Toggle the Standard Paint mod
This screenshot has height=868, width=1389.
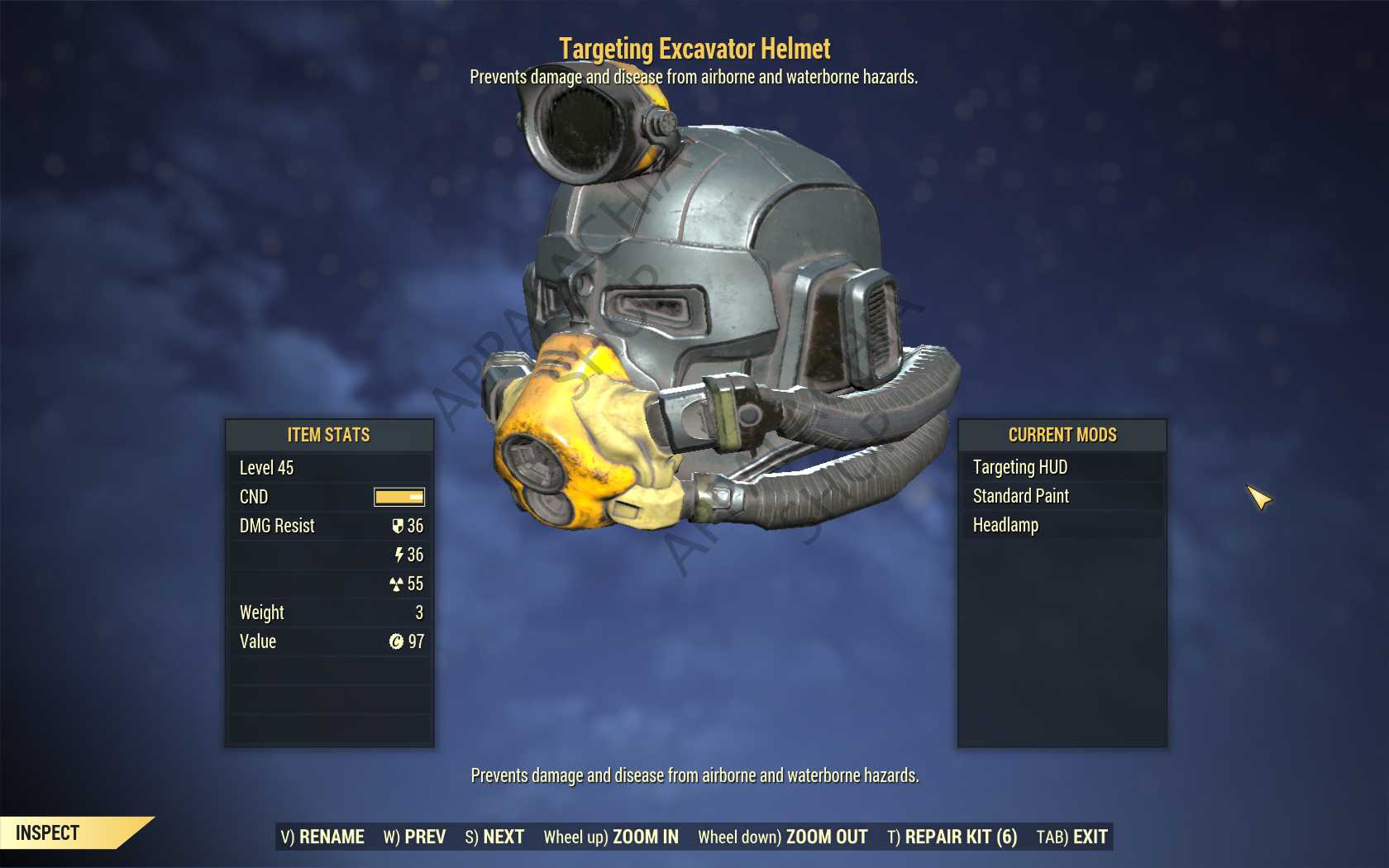(x=1021, y=496)
